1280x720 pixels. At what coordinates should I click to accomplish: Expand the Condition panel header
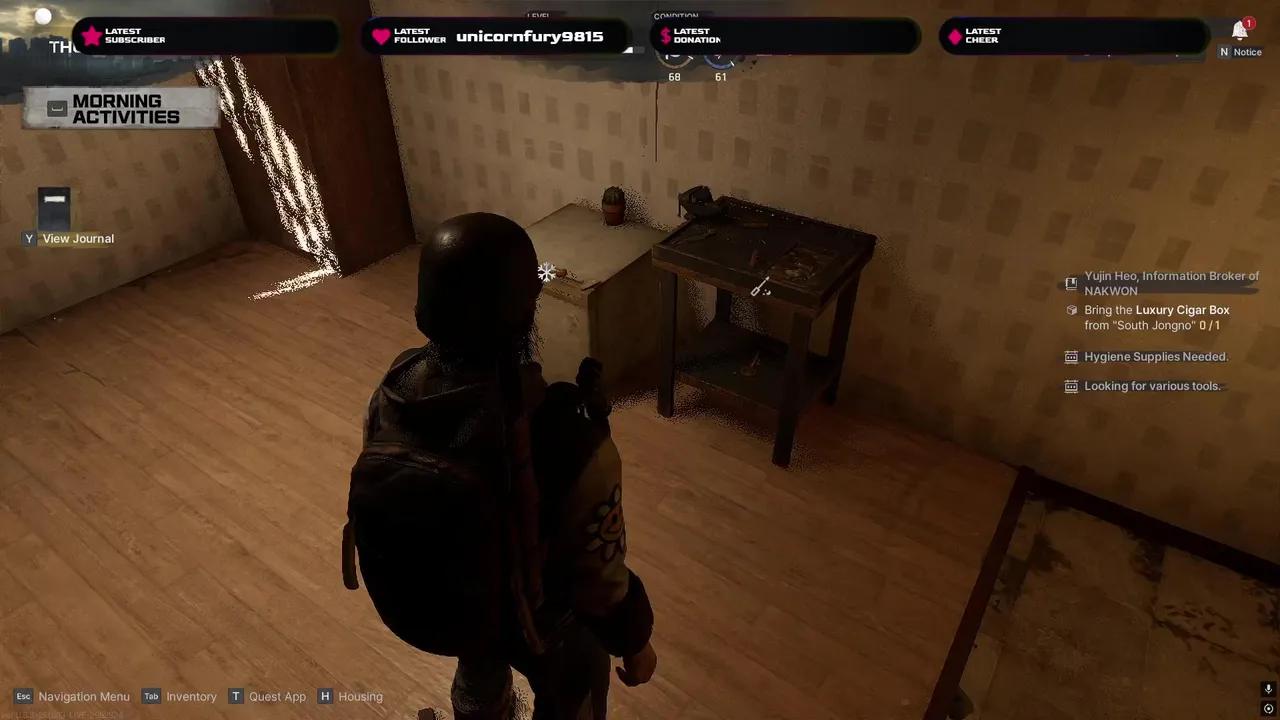coord(676,16)
